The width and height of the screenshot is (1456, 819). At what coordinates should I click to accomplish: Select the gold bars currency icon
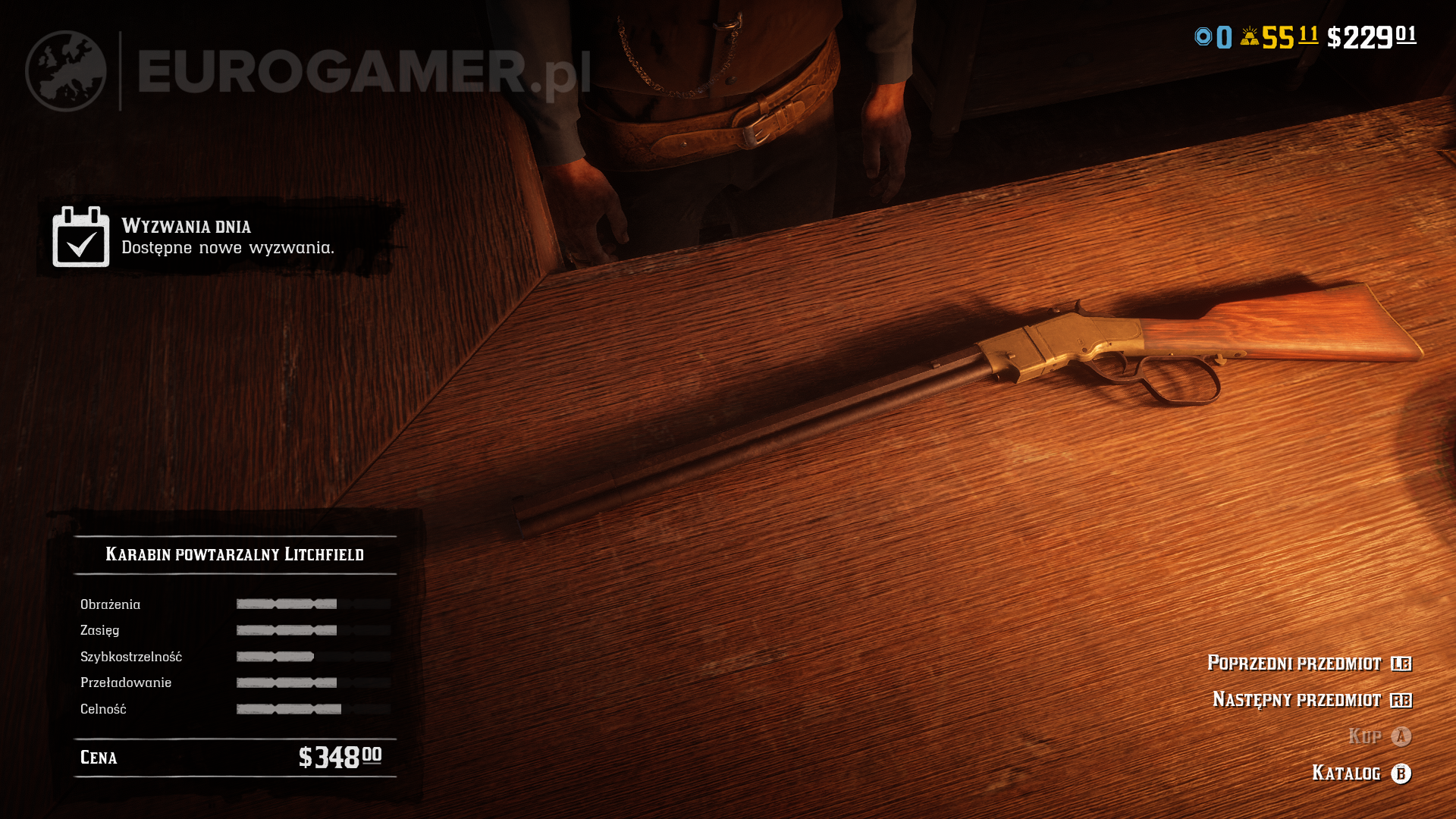(x=1250, y=34)
